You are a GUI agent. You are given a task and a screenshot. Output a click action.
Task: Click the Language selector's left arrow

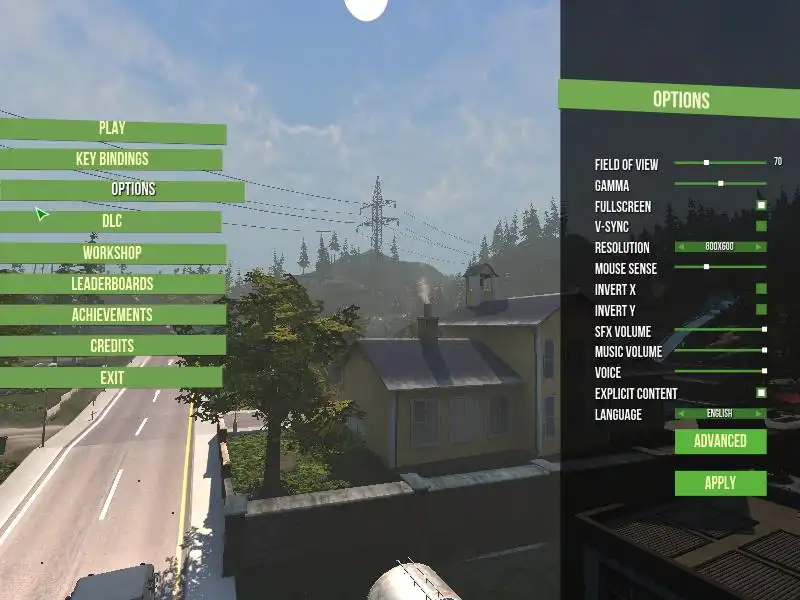click(681, 413)
